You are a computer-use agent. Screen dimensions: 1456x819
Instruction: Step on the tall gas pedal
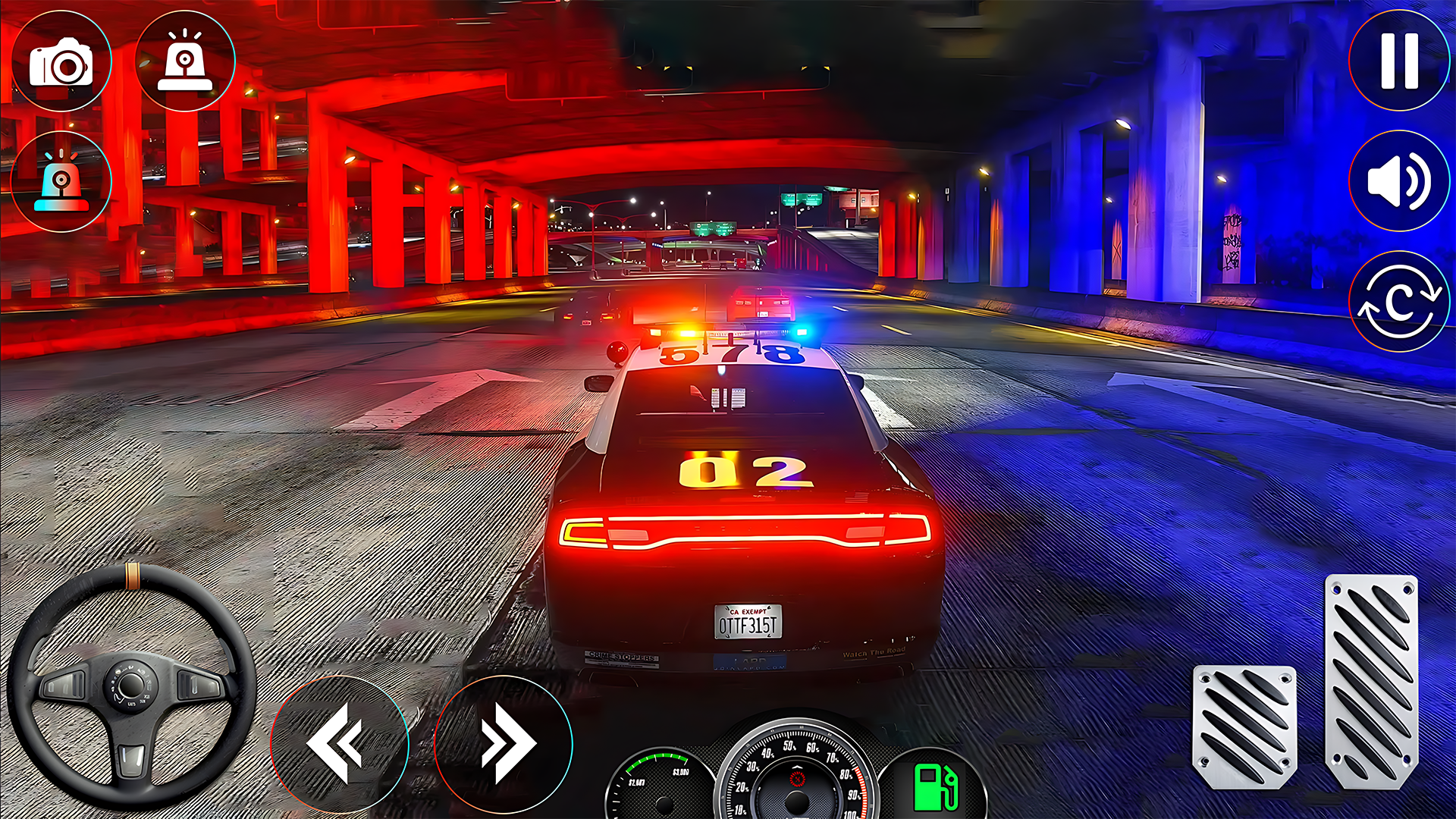(1371, 681)
